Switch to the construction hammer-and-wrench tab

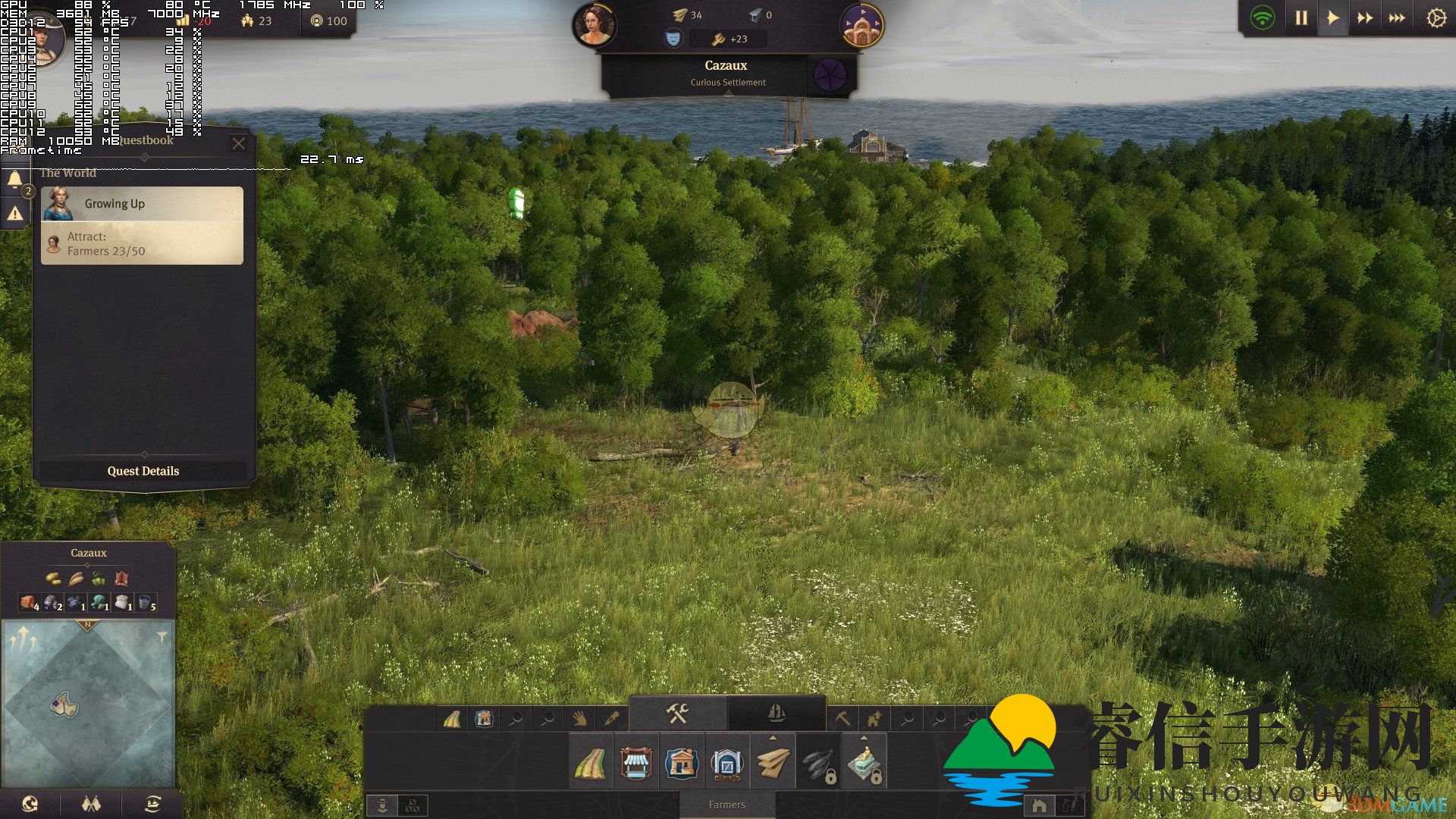[x=677, y=714]
